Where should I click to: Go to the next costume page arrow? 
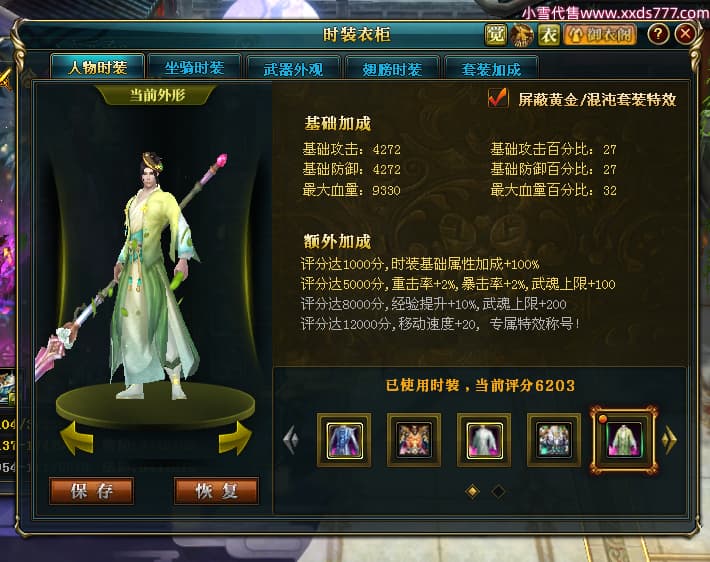click(670, 439)
